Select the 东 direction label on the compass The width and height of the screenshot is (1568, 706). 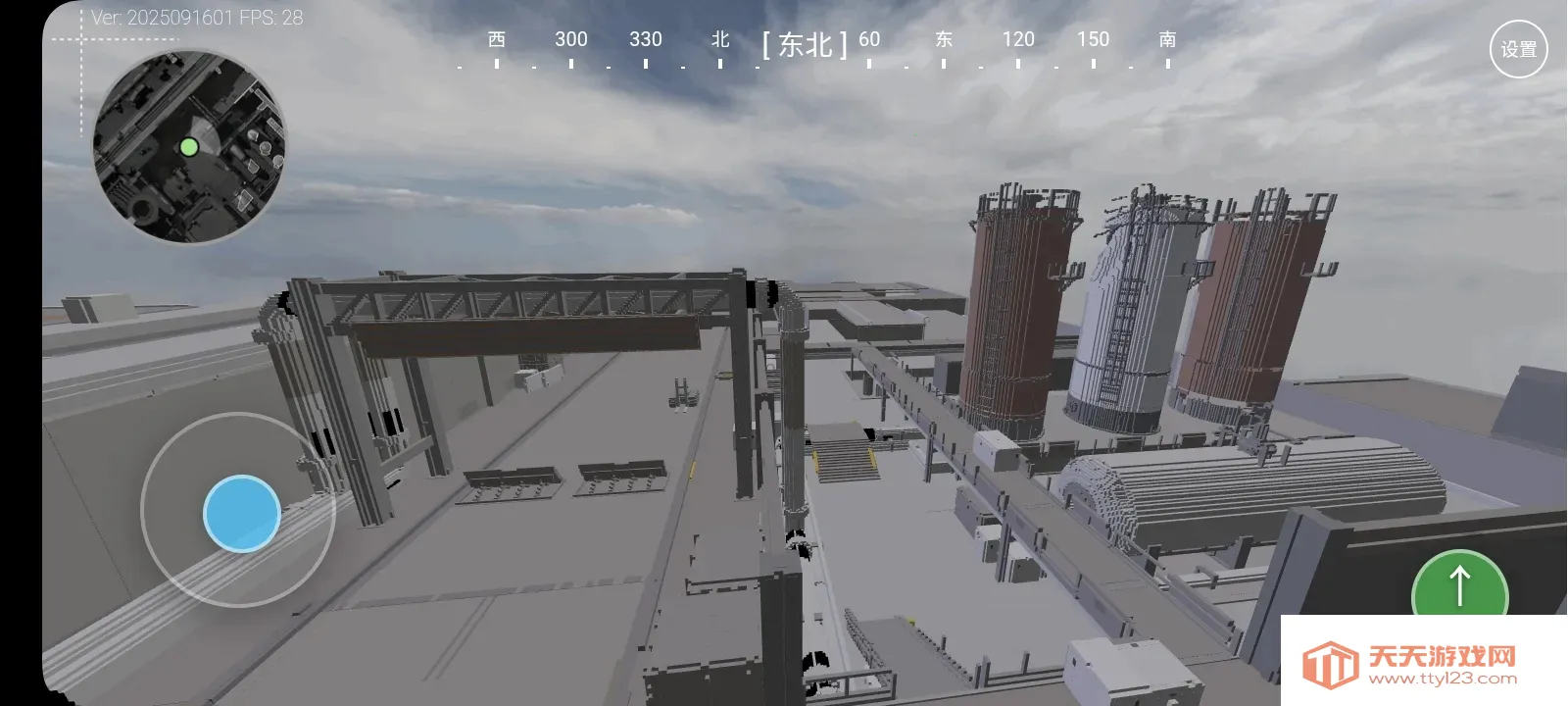943,40
